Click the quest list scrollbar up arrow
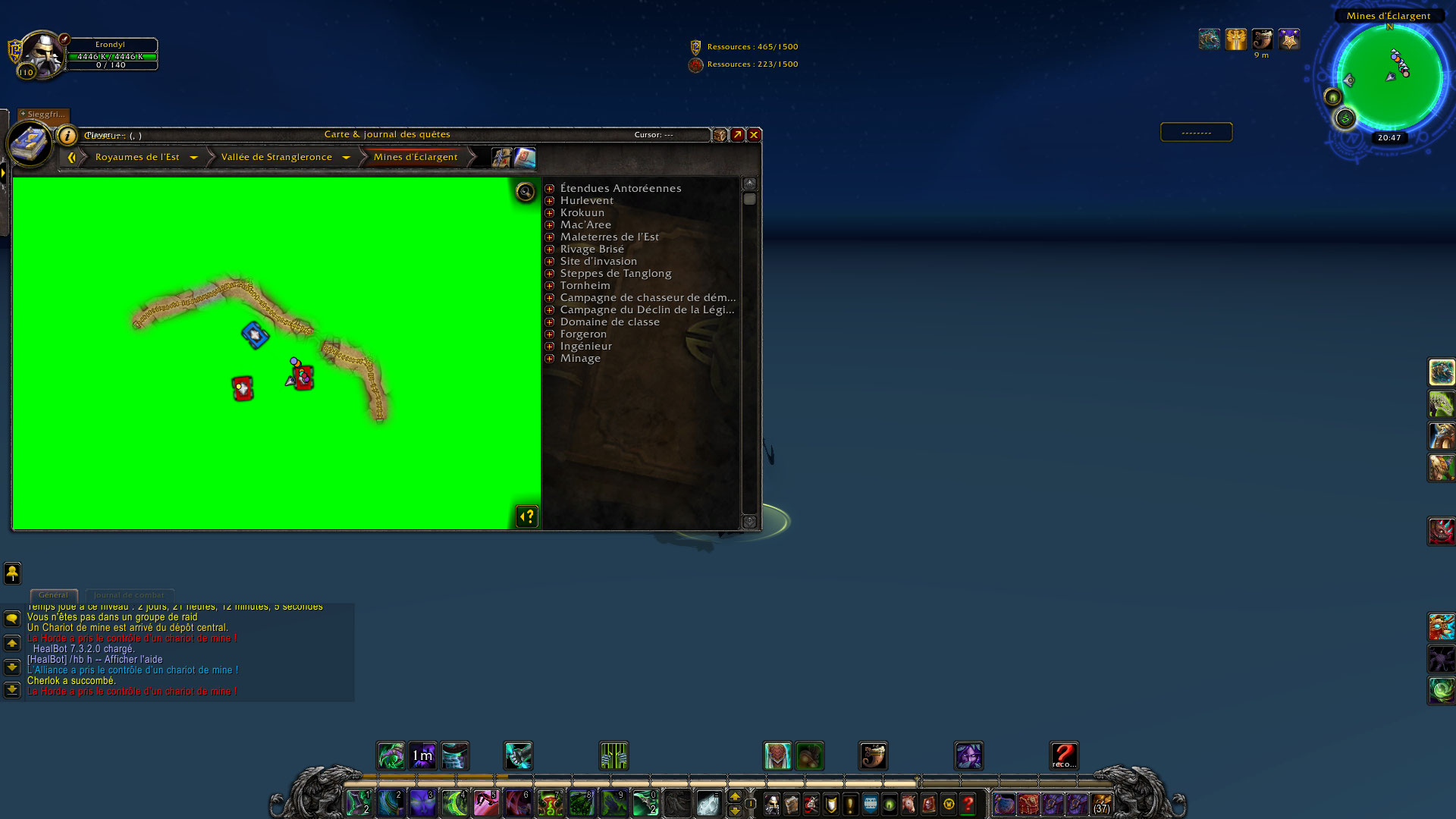 (749, 182)
